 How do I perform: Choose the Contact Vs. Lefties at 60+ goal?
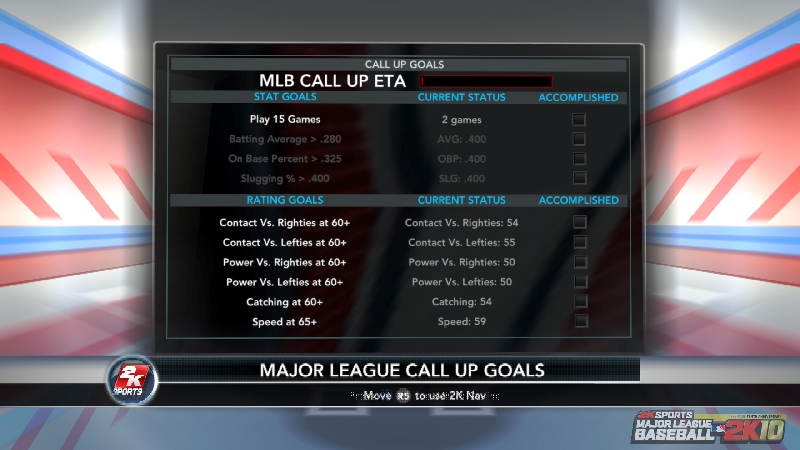pos(283,242)
